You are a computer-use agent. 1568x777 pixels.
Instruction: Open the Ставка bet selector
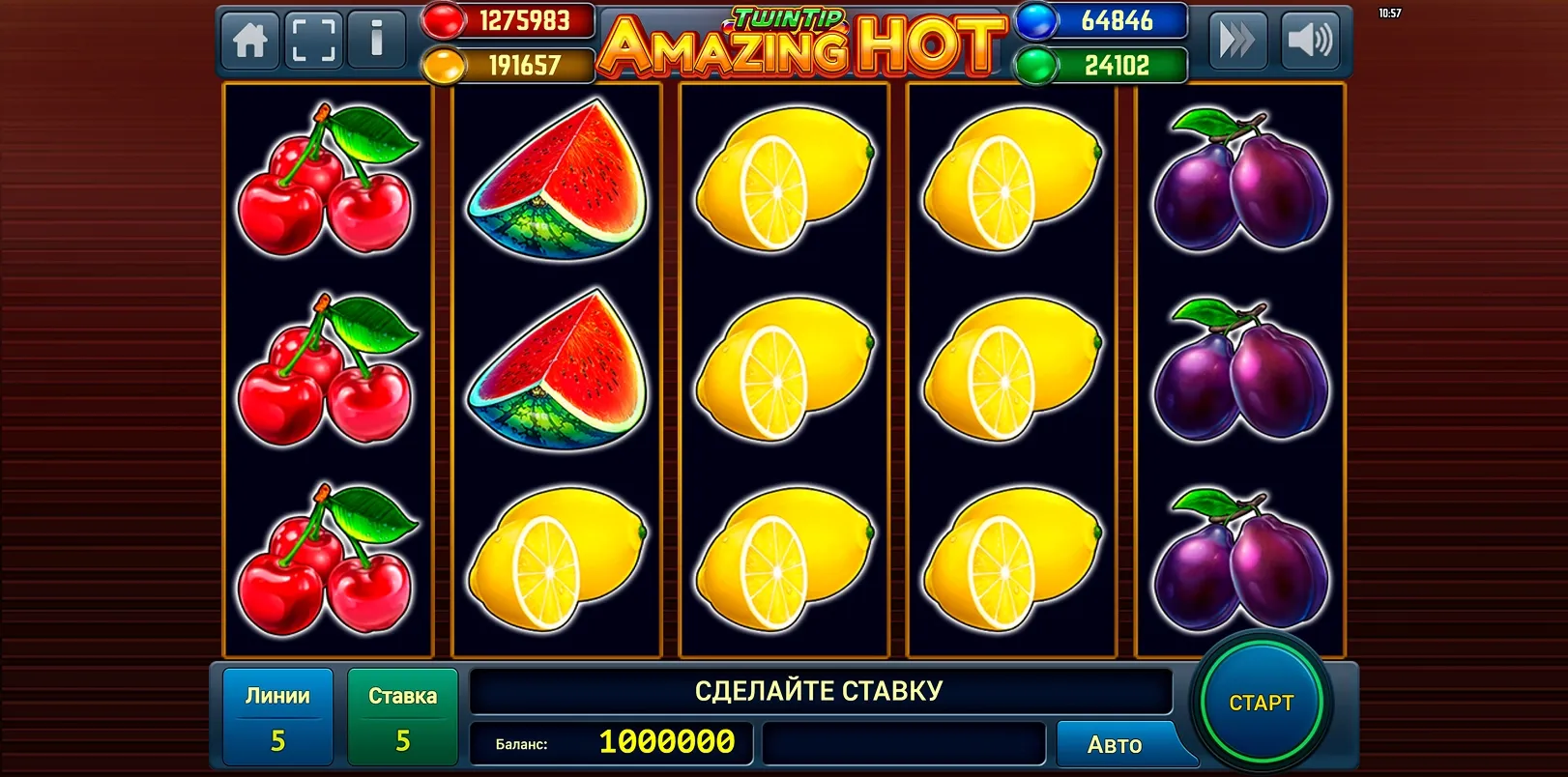[403, 715]
